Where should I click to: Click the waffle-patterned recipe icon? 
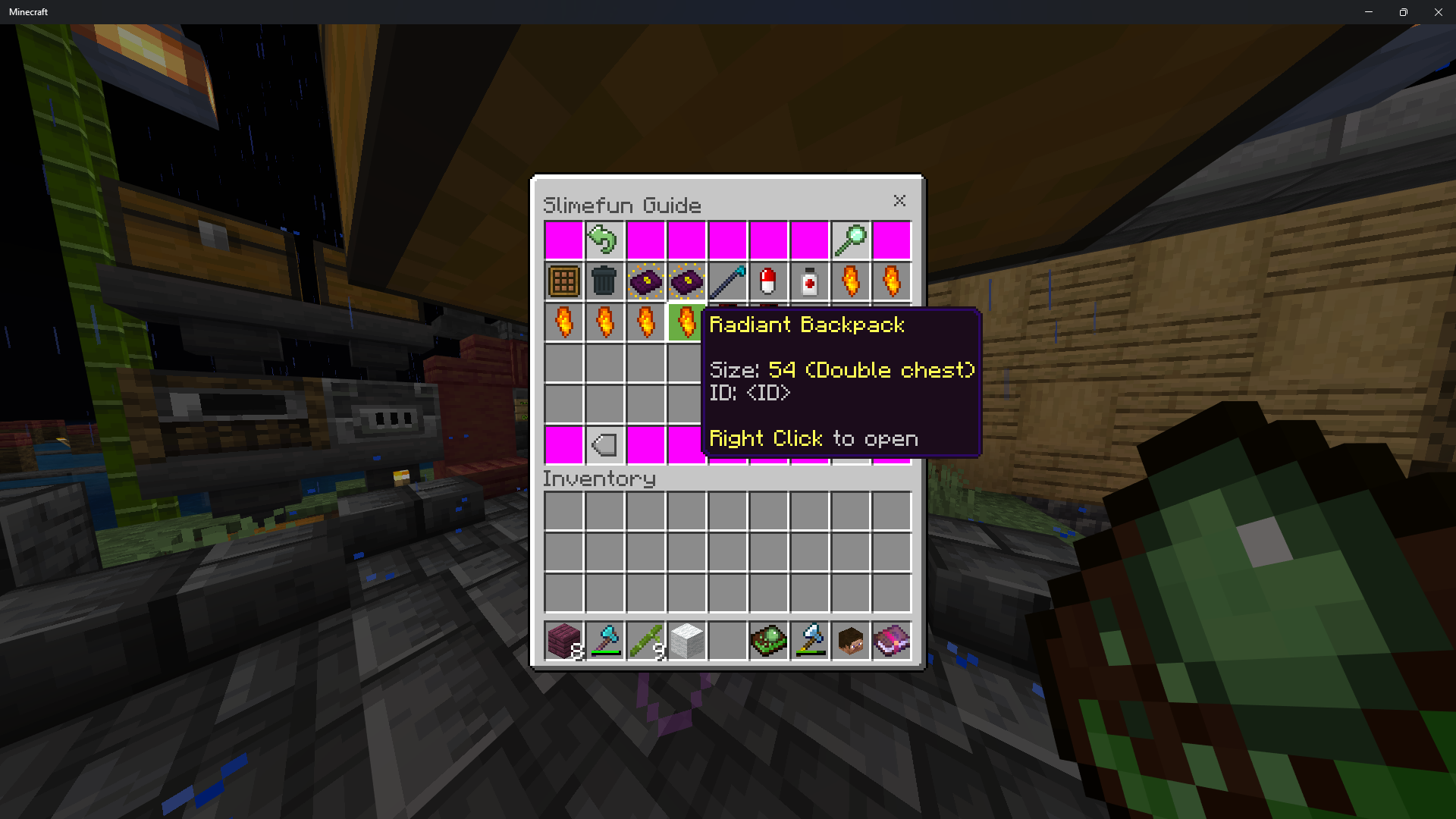[563, 281]
